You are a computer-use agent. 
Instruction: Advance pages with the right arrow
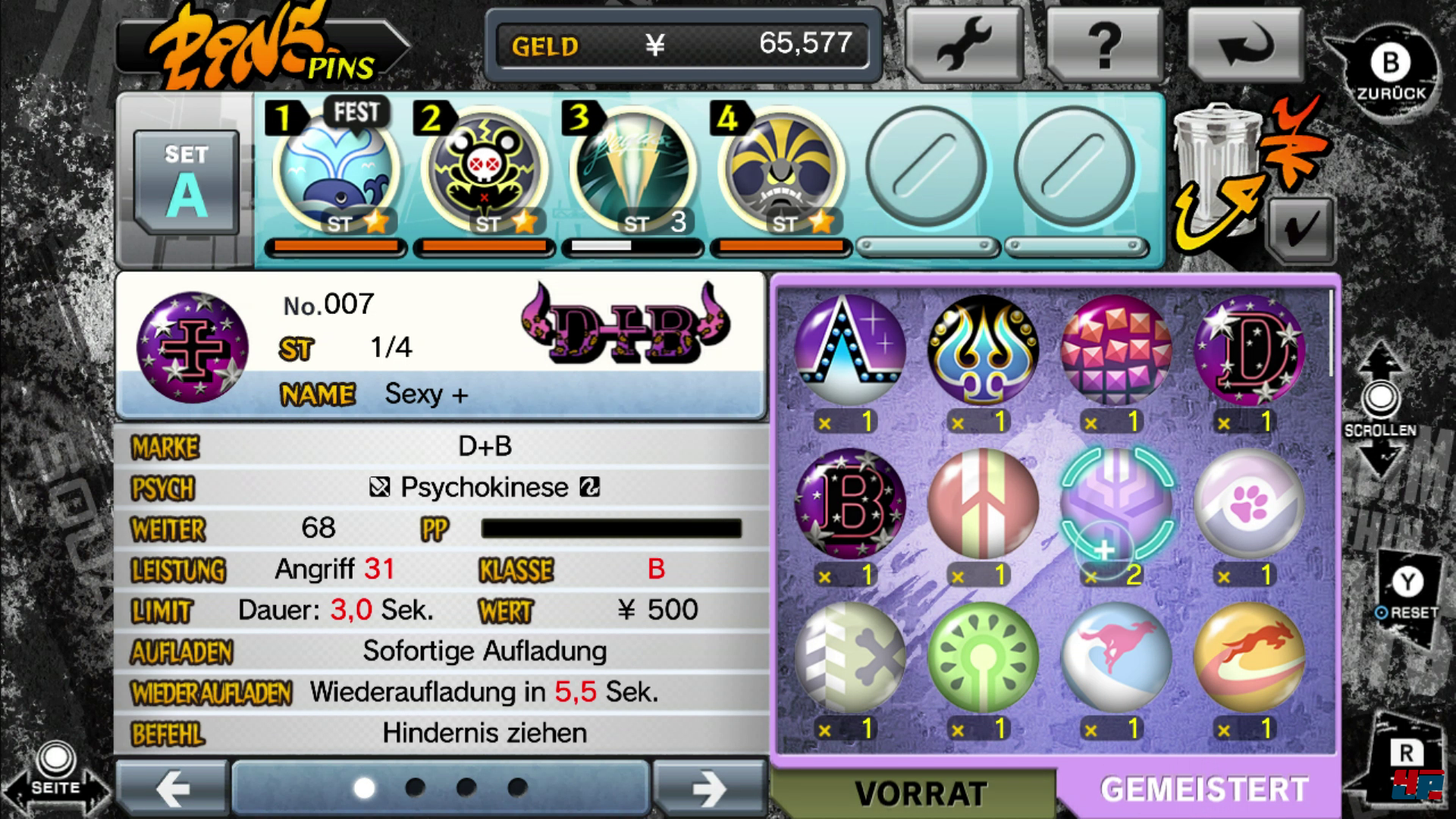pyautogui.click(x=709, y=789)
